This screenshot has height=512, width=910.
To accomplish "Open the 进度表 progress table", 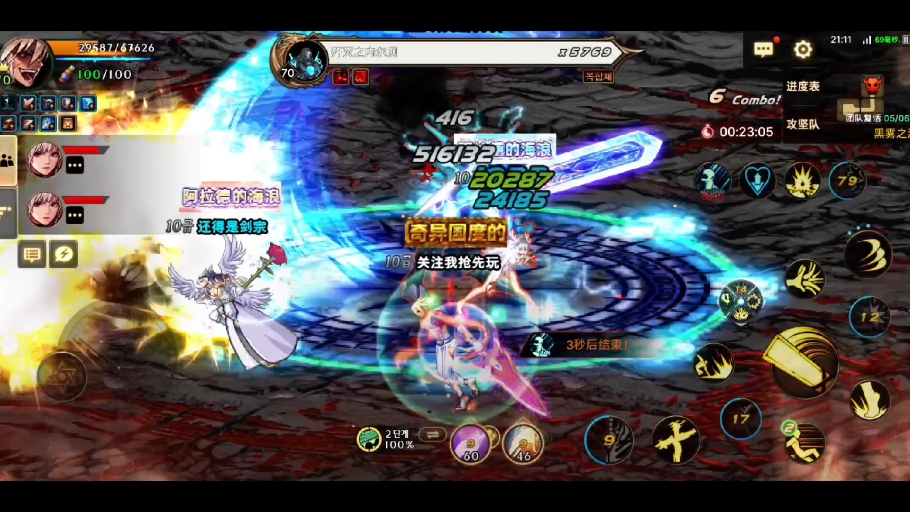I will pos(803,87).
